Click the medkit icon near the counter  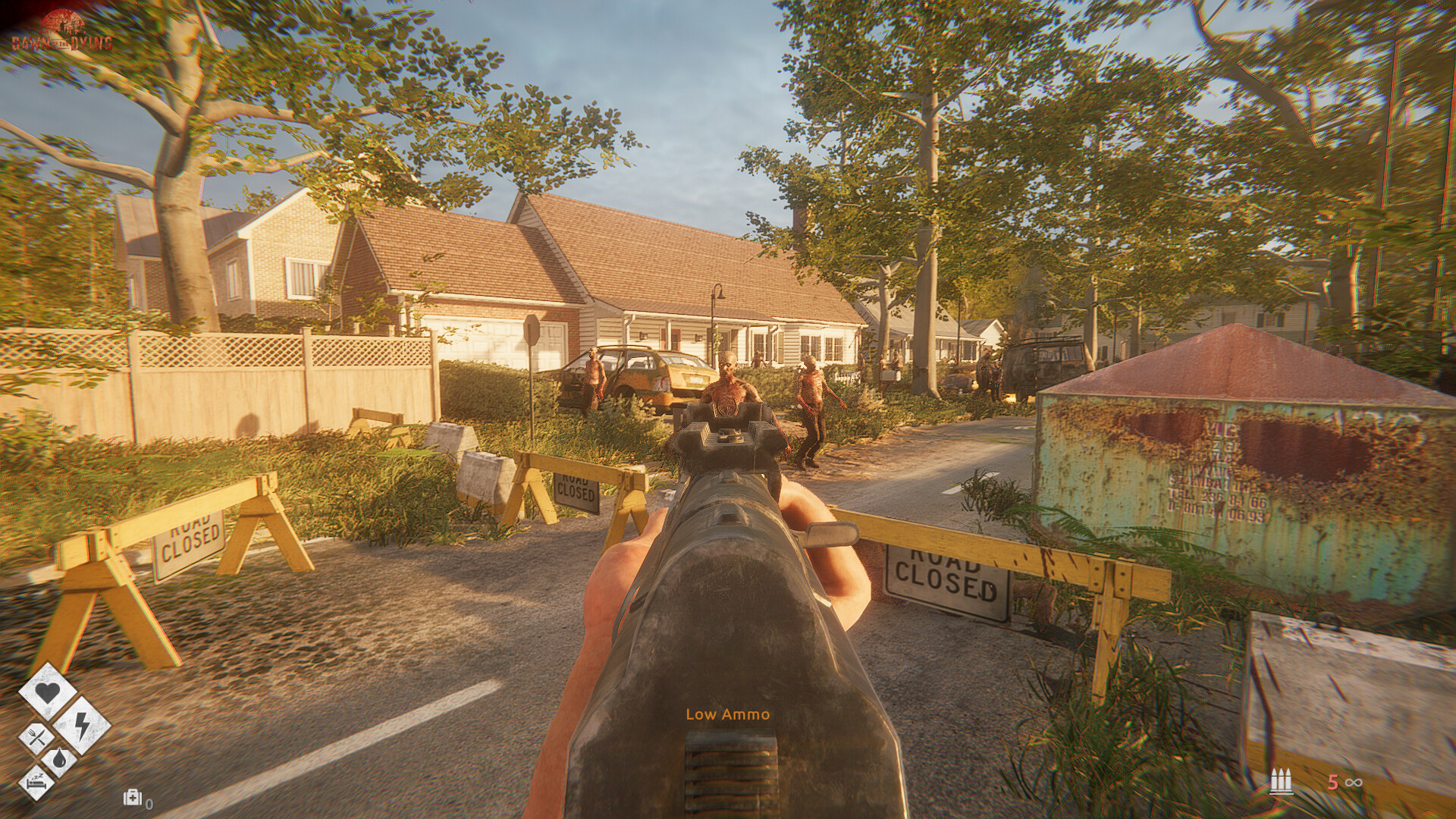click(x=133, y=797)
